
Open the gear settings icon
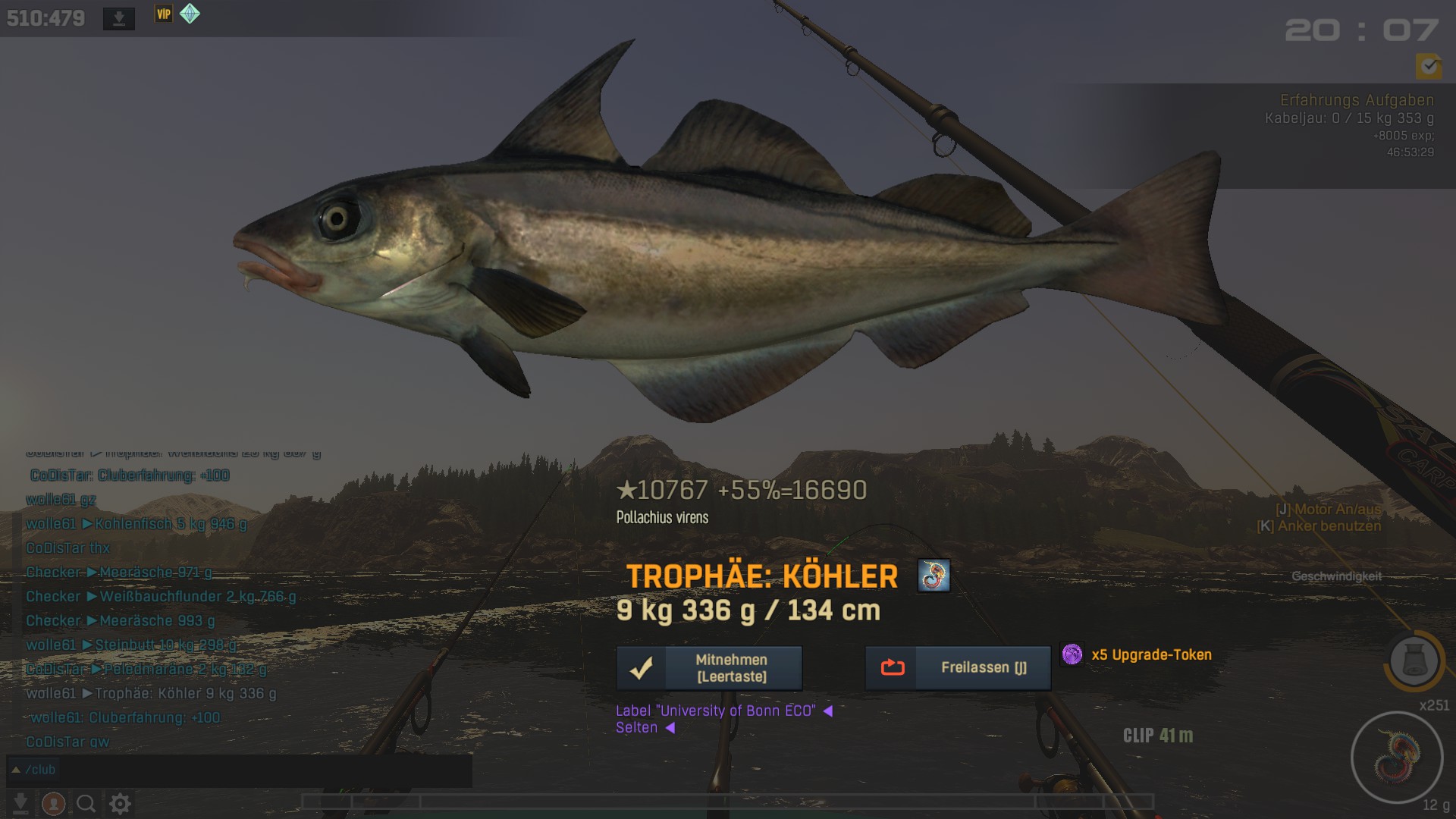point(120,803)
